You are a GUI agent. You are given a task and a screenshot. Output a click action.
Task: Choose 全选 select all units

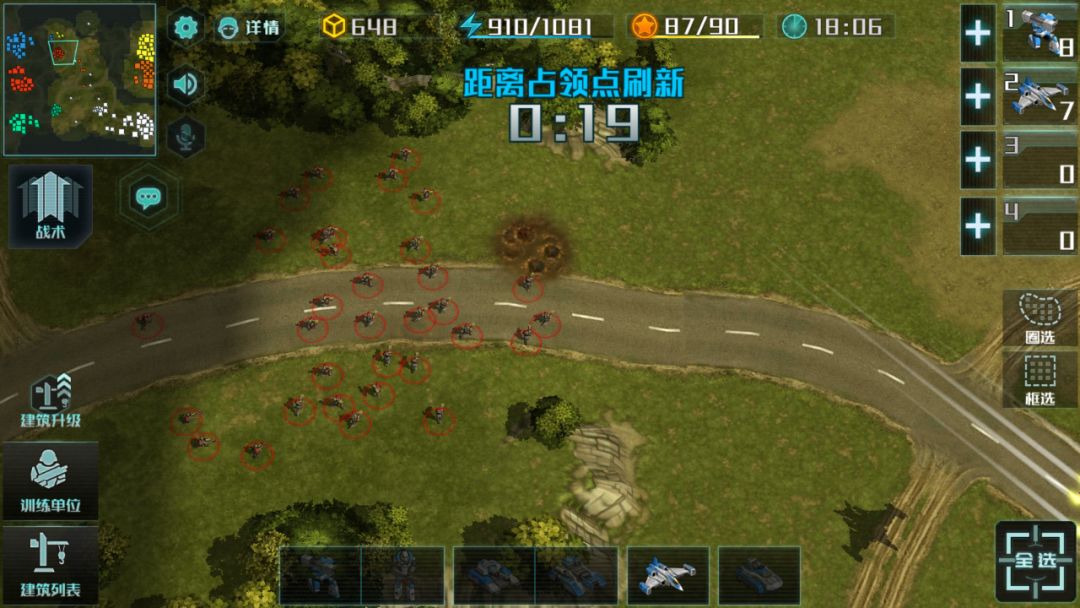pos(1036,560)
